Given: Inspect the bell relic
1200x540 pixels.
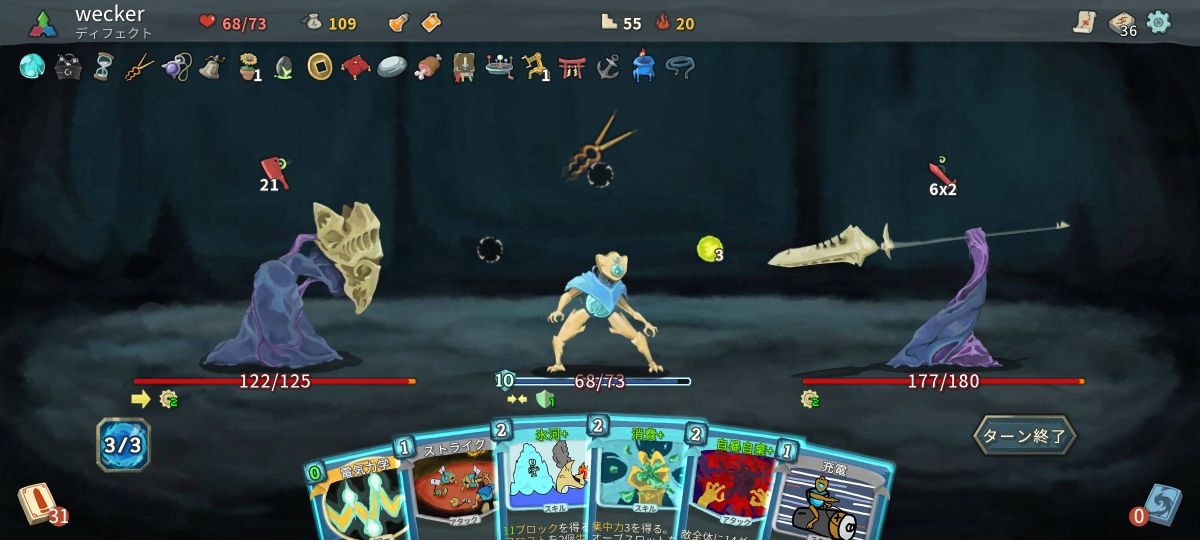Looking at the screenshot, I should [211, 67].
